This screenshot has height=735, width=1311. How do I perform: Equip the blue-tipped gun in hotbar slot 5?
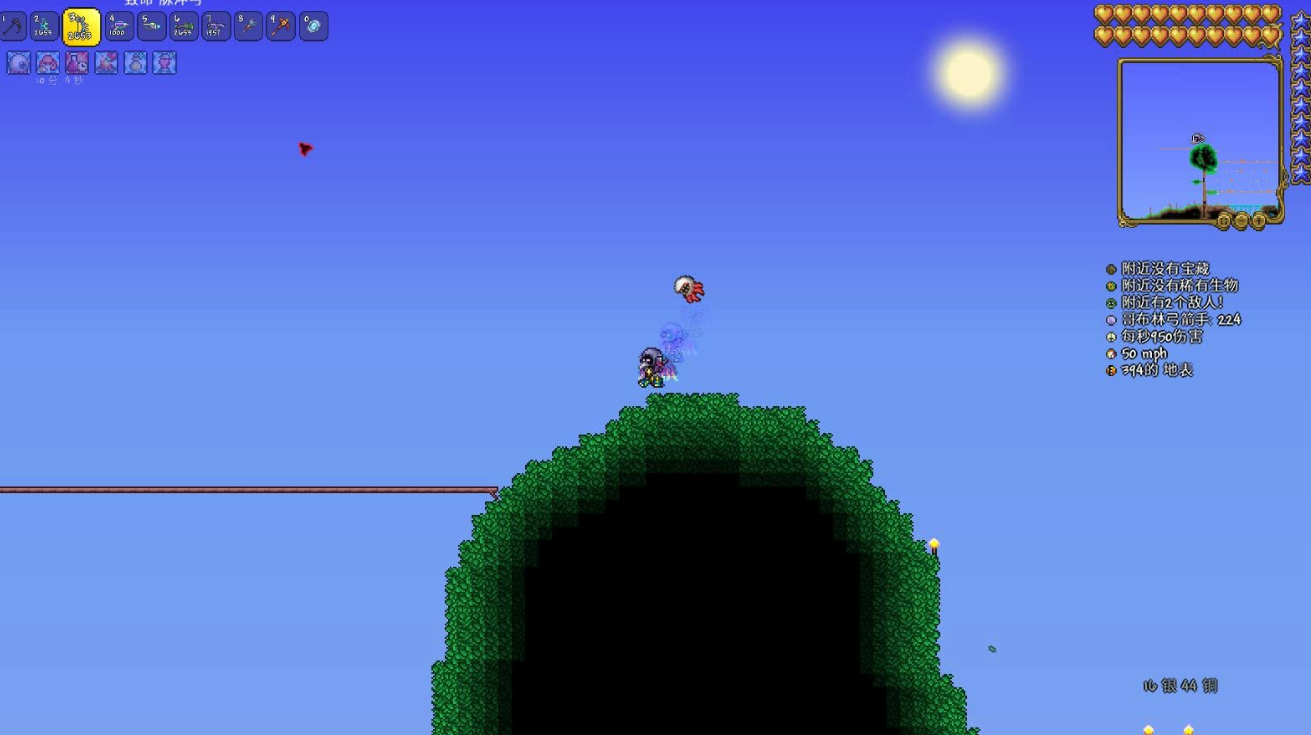click(152, 26)
